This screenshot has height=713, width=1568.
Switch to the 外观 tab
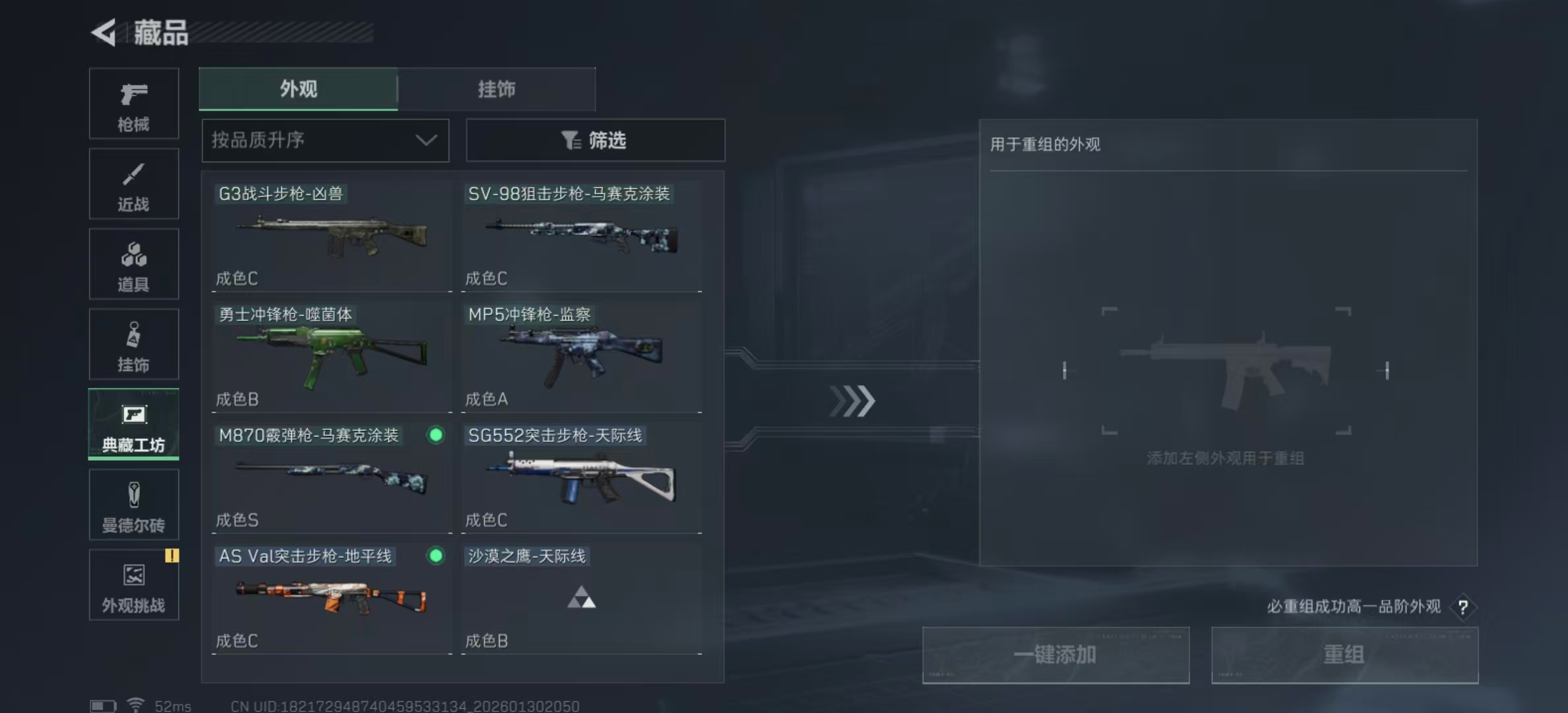coord(298,89)
